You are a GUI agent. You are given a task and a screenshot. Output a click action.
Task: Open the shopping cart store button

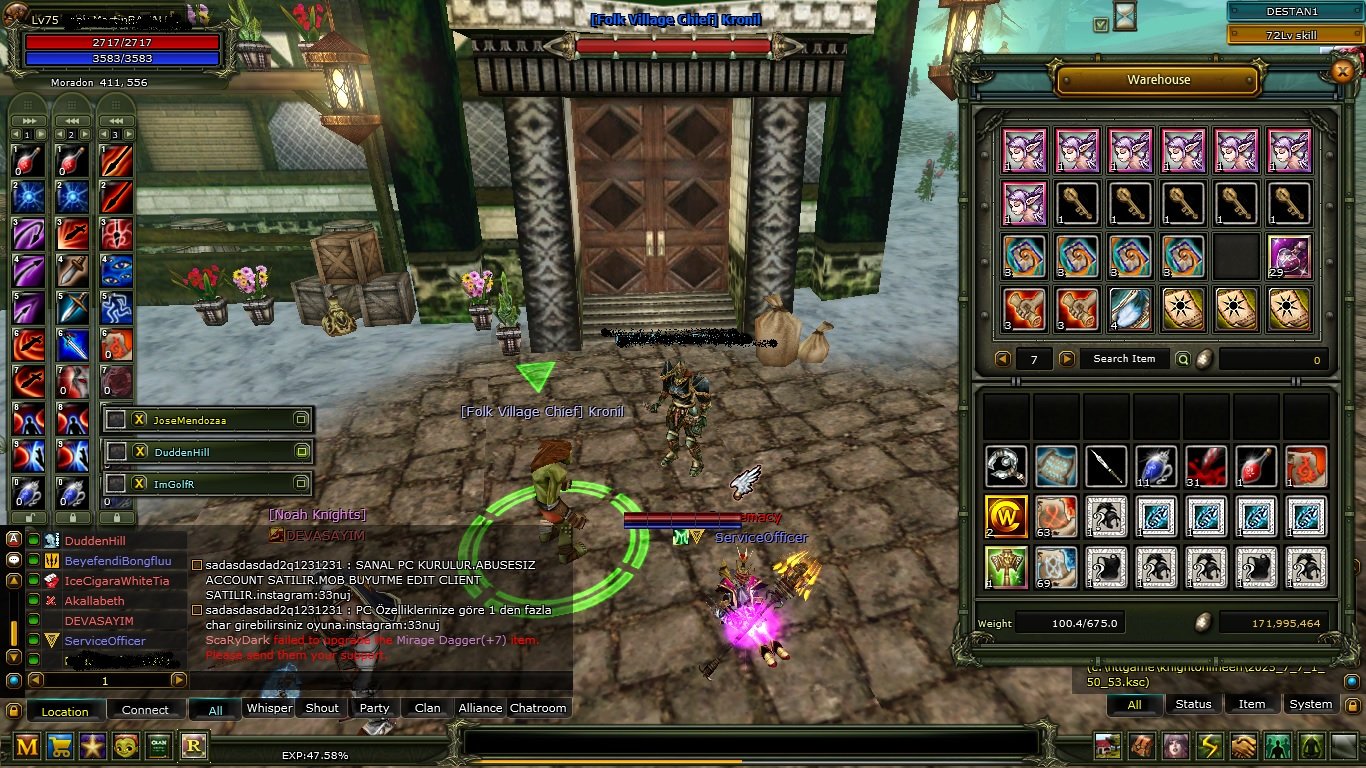point(60,746)
